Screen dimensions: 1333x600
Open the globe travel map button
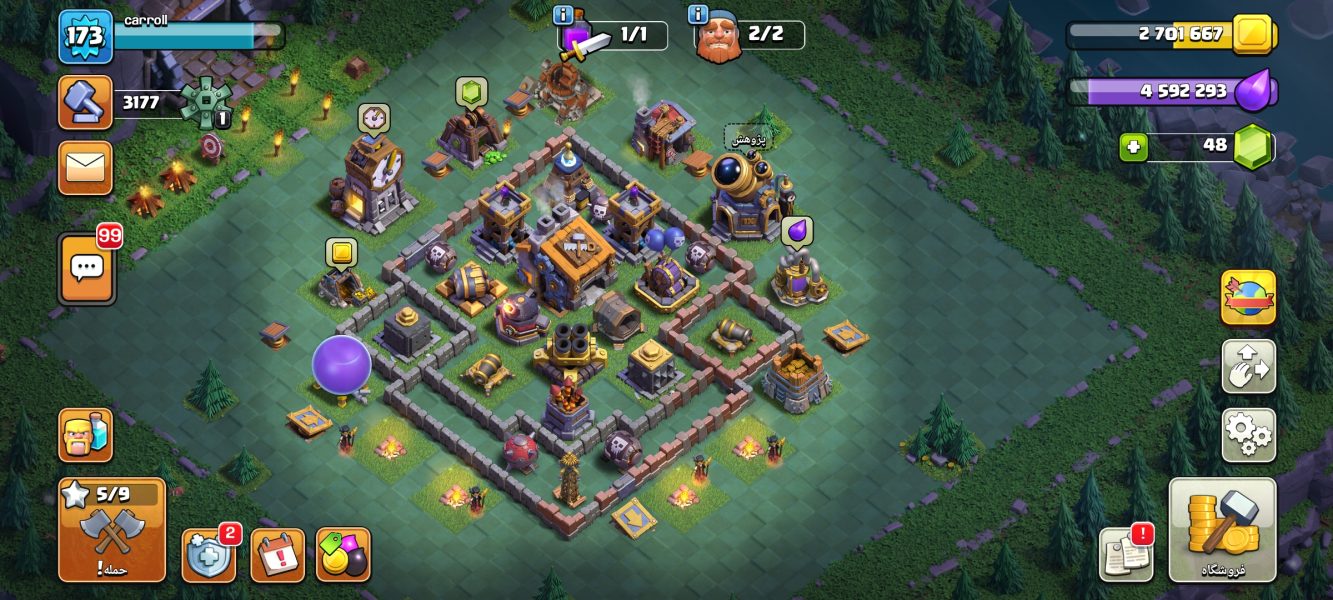[1248, 297]
